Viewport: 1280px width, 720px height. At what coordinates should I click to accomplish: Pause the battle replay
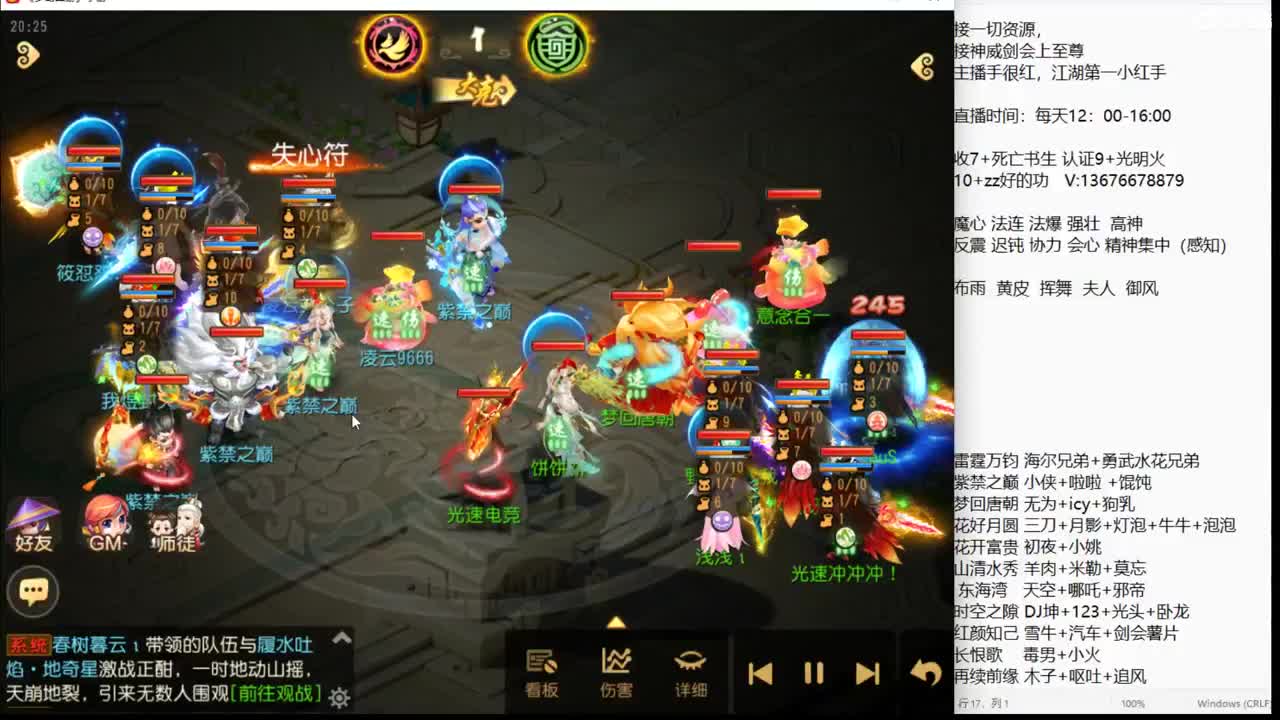[x=812, y=673]
